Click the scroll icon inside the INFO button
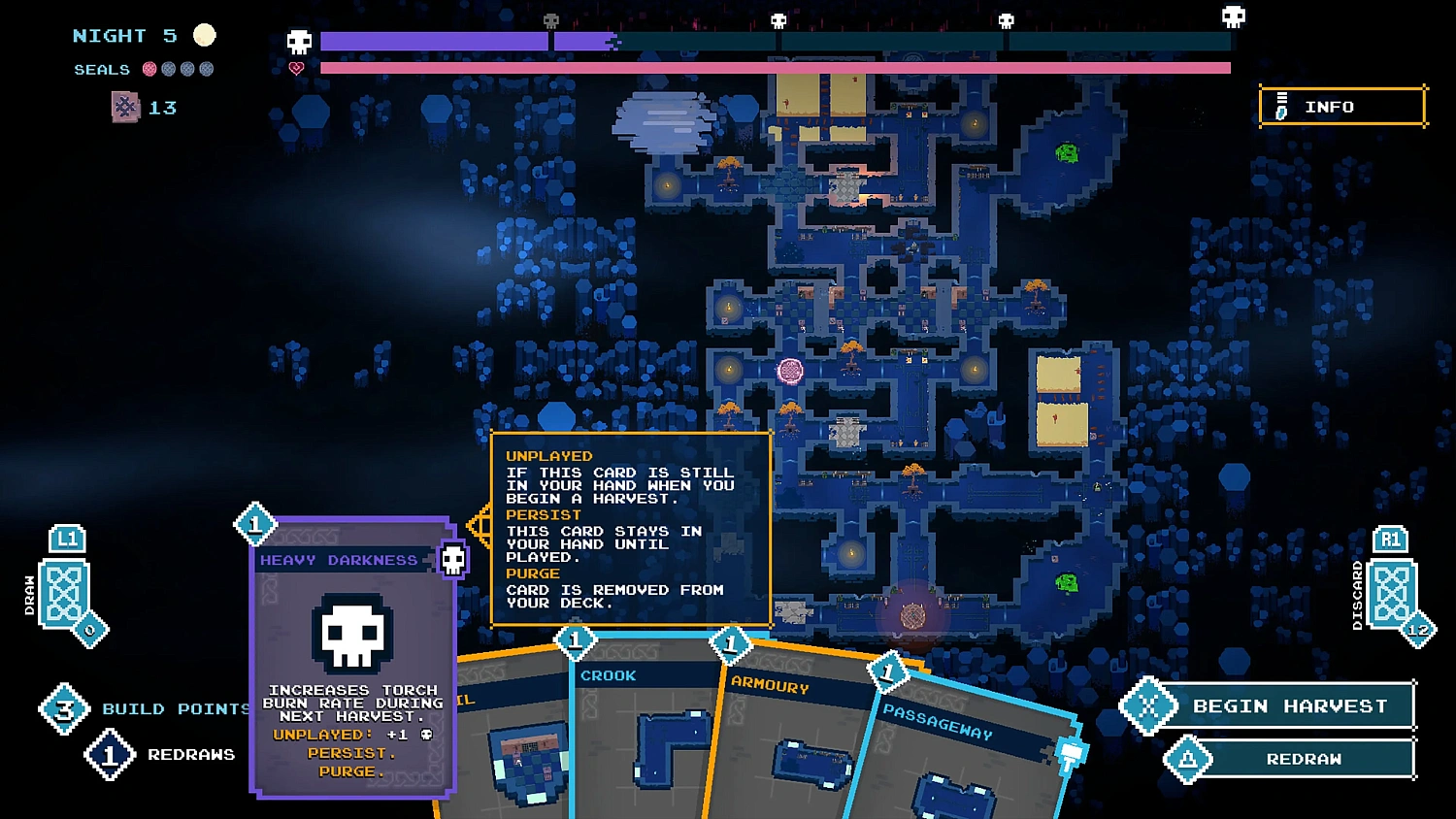Viewport: 1456px width, 819px height. click(x=1281, y=107)
